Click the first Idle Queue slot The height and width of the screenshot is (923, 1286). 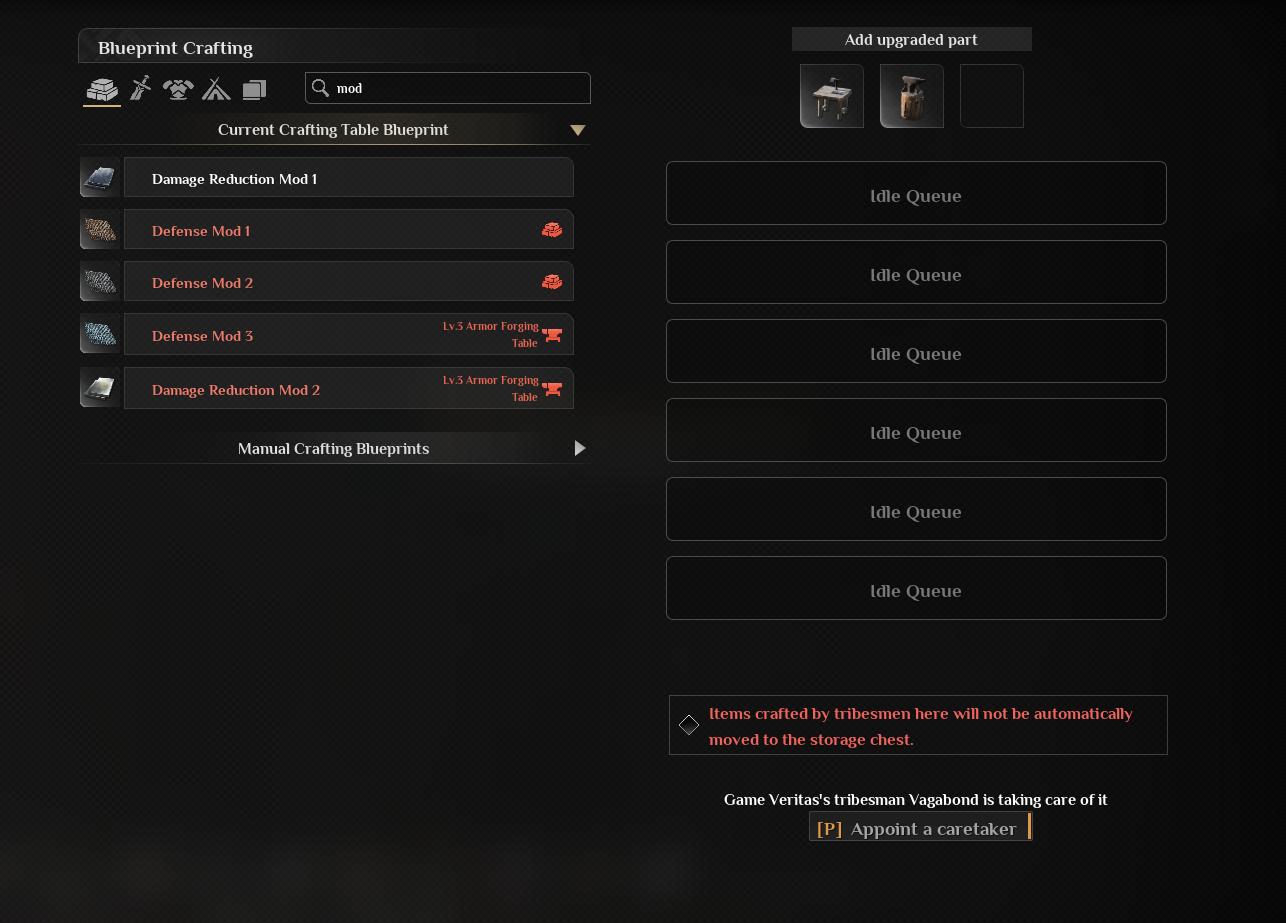click(915, 193)
